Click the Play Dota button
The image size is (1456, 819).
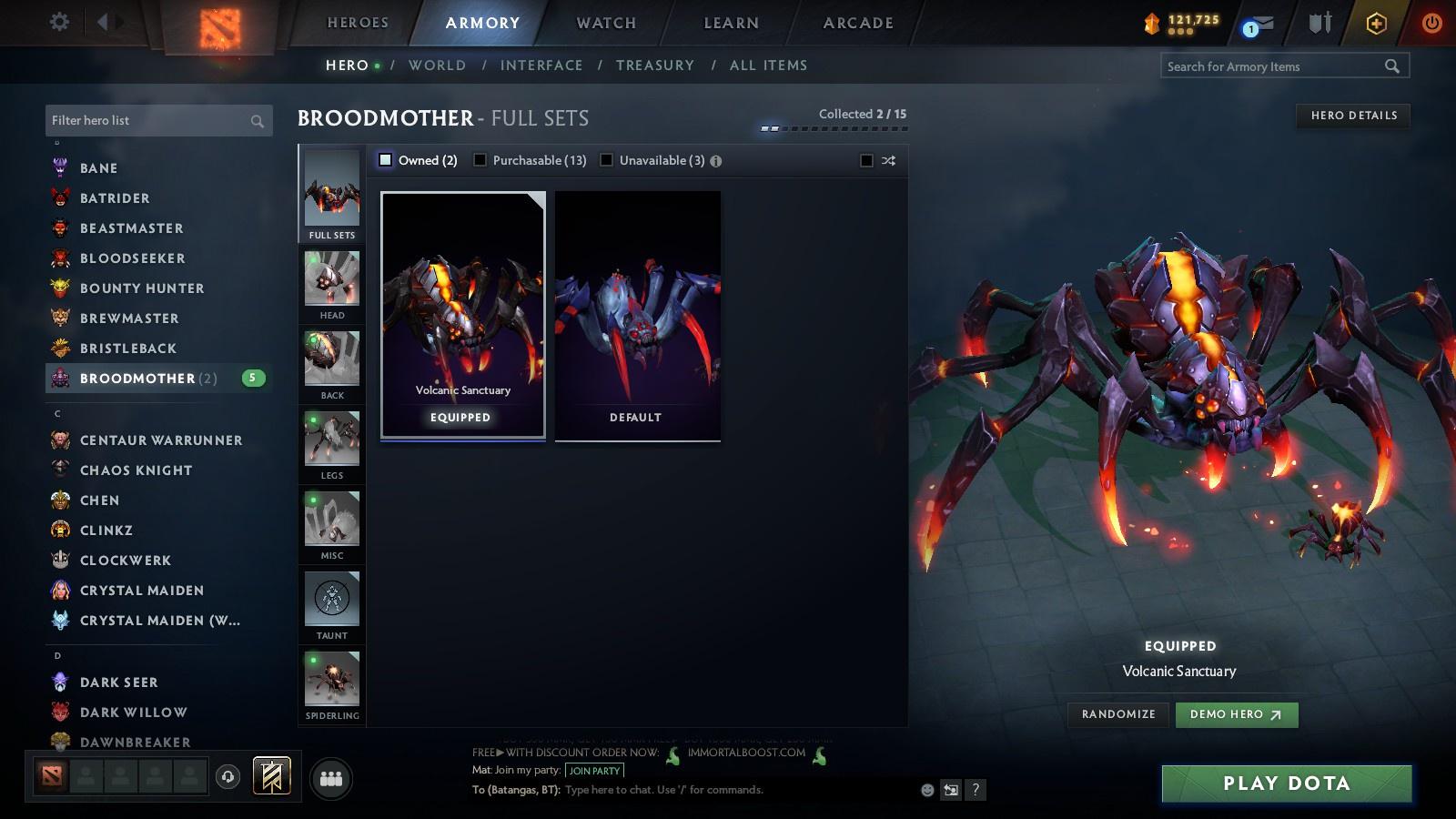1284,783
